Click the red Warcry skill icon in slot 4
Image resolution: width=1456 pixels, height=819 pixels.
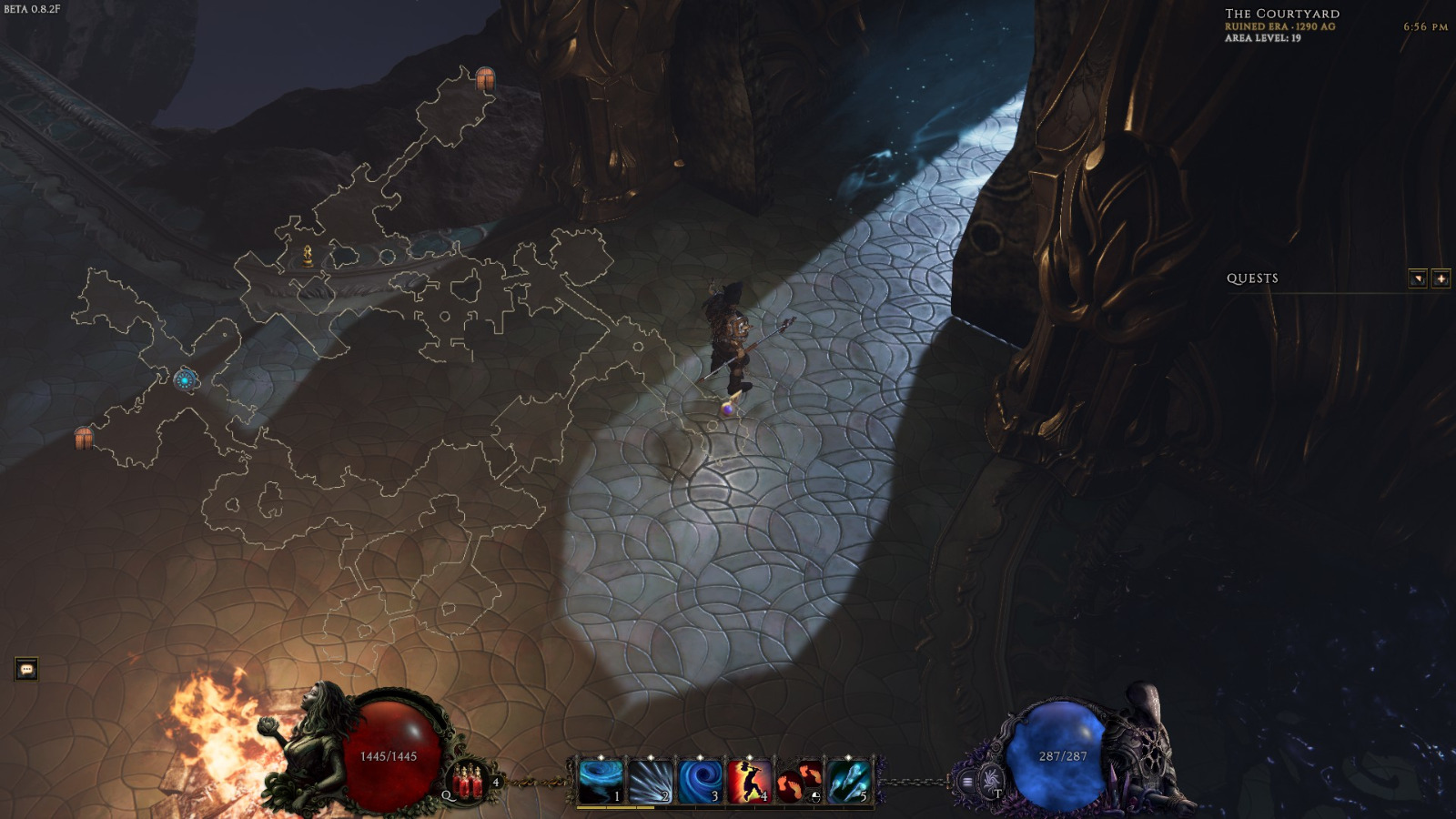pos(749,781)
